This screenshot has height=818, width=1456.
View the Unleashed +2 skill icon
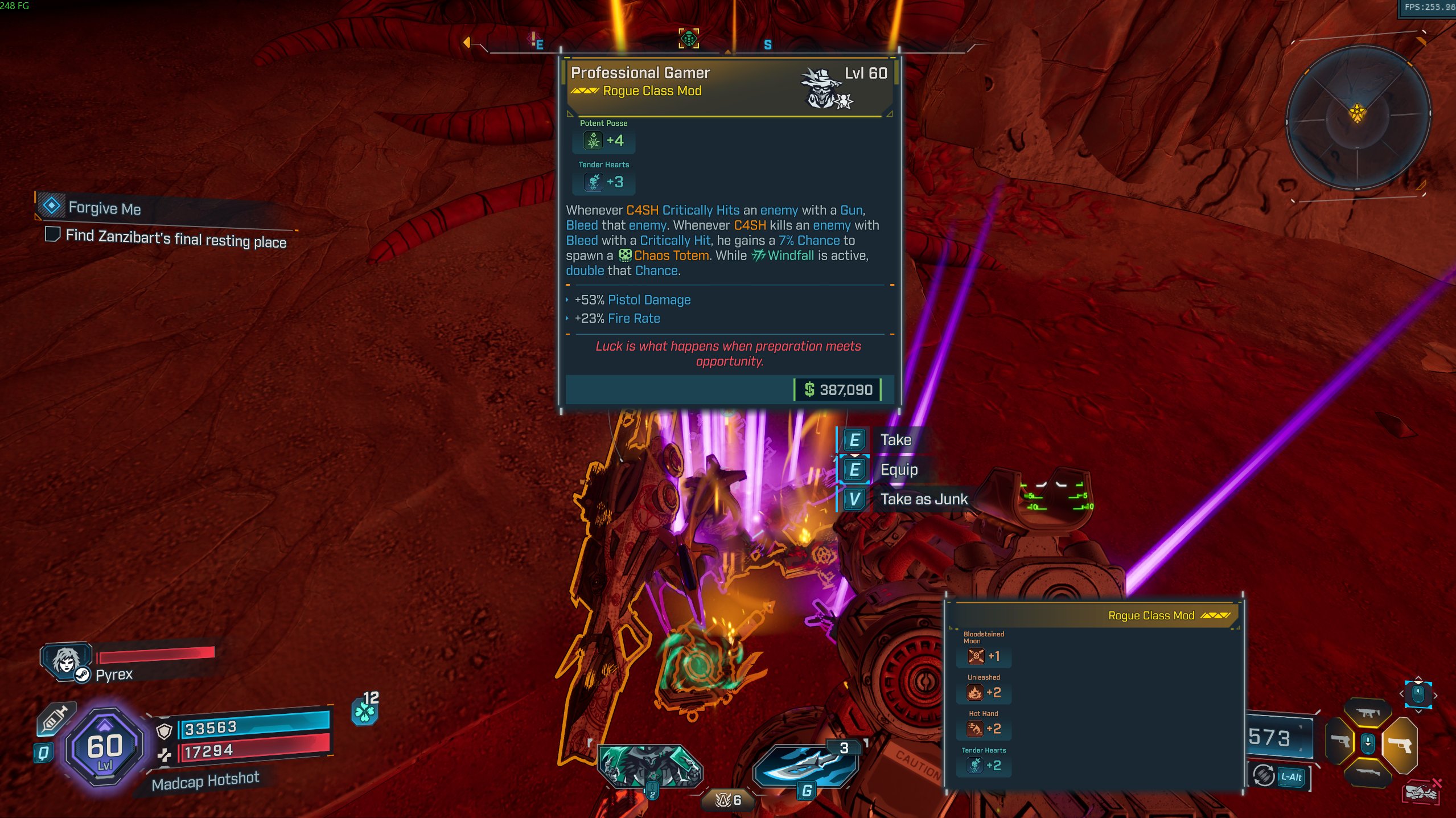(975, 693)
